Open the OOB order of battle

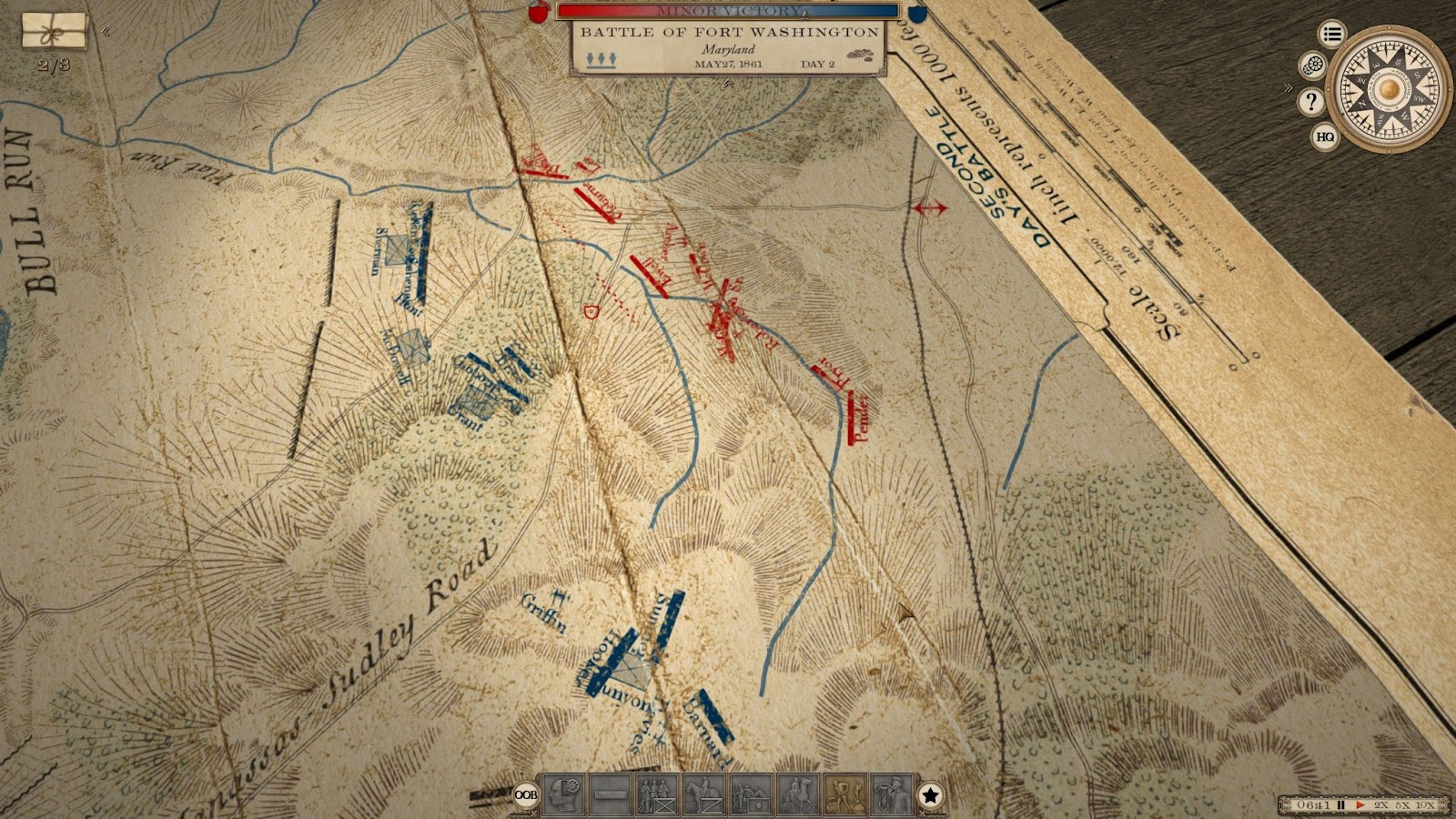[x=525, y=794]
